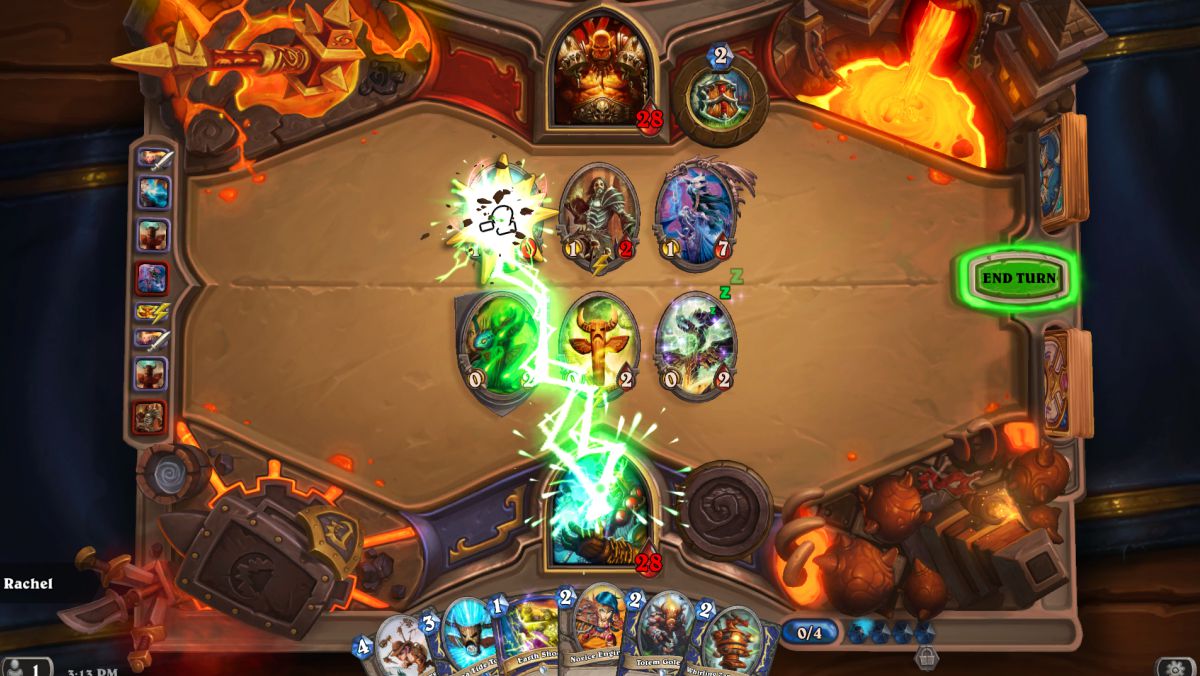Click the enemy Armor Up hero power
Viewport: 1200px width, 676px height.
tap(720, 97)
